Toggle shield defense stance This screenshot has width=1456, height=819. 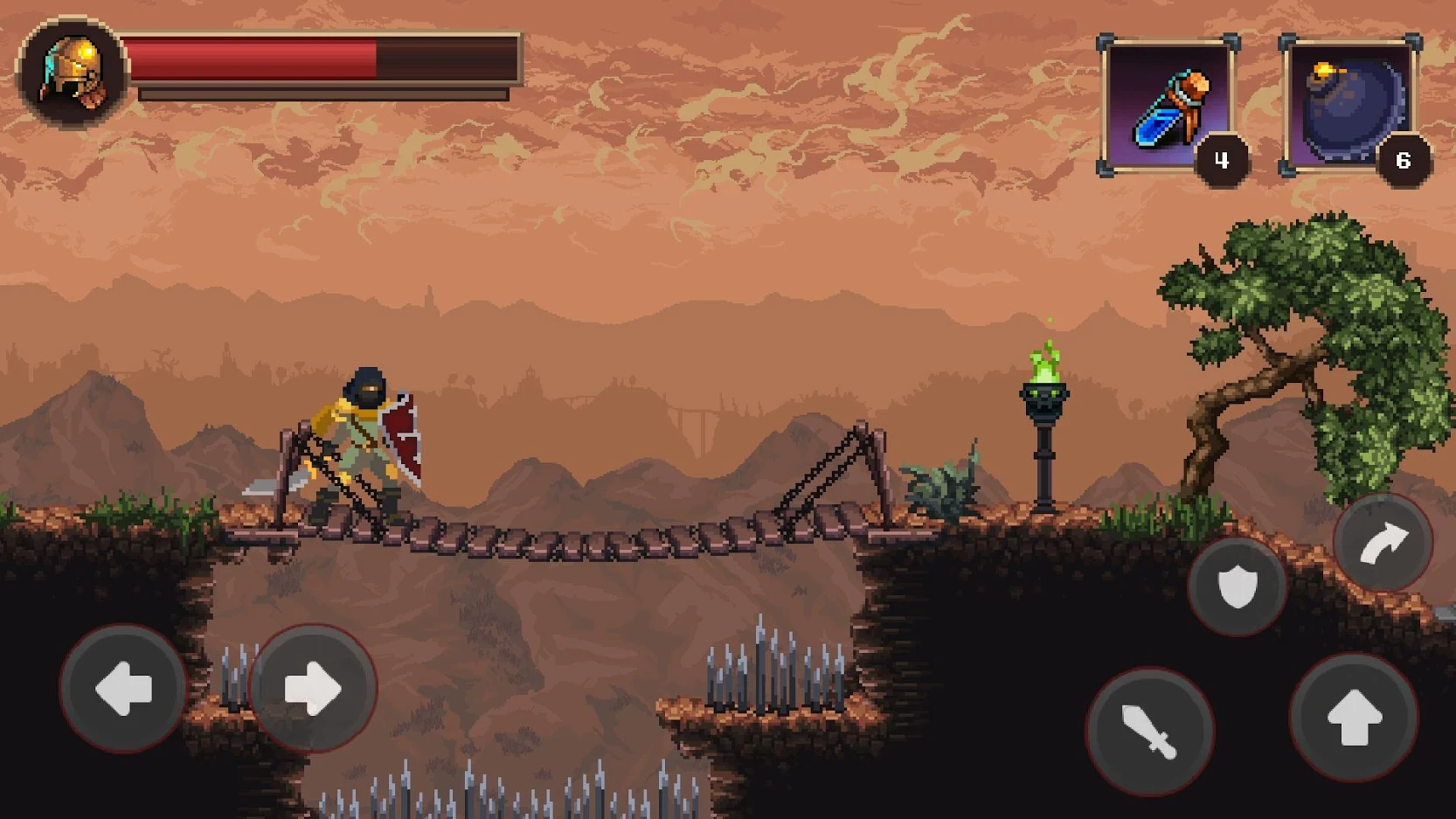click(1238, 587)
